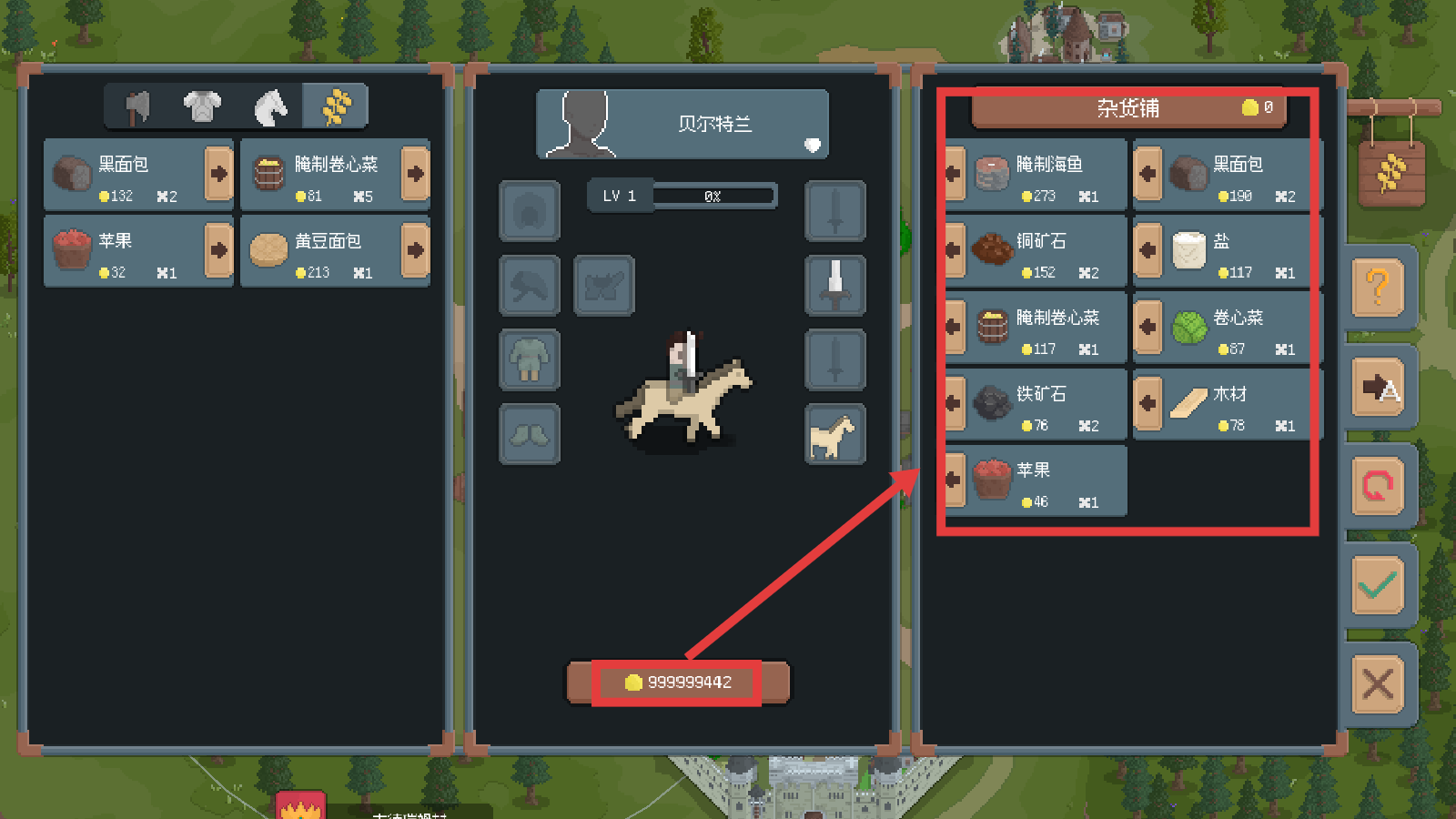Buy 盐 using its left arrow
The height and width of the screenshot is (819, 1456).
coord(1148,250)
